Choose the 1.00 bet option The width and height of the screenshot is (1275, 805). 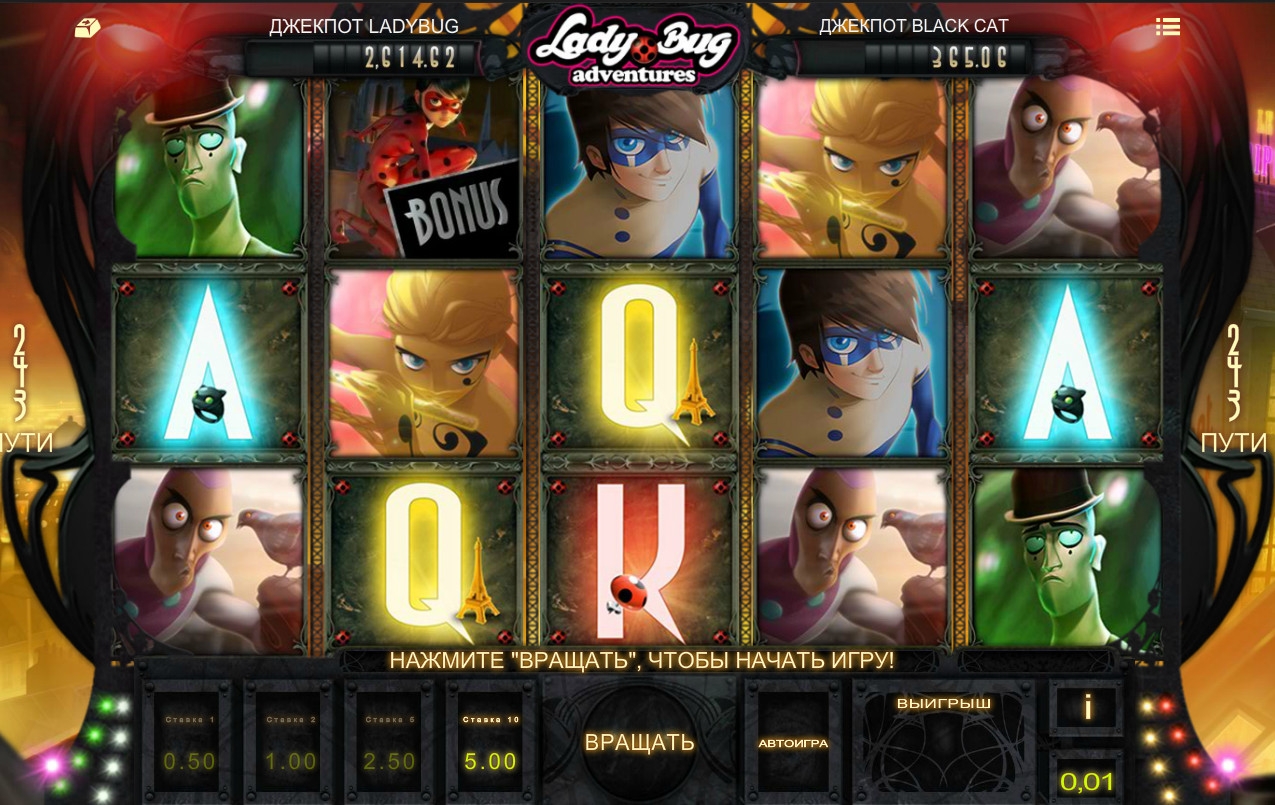point(290,745)
